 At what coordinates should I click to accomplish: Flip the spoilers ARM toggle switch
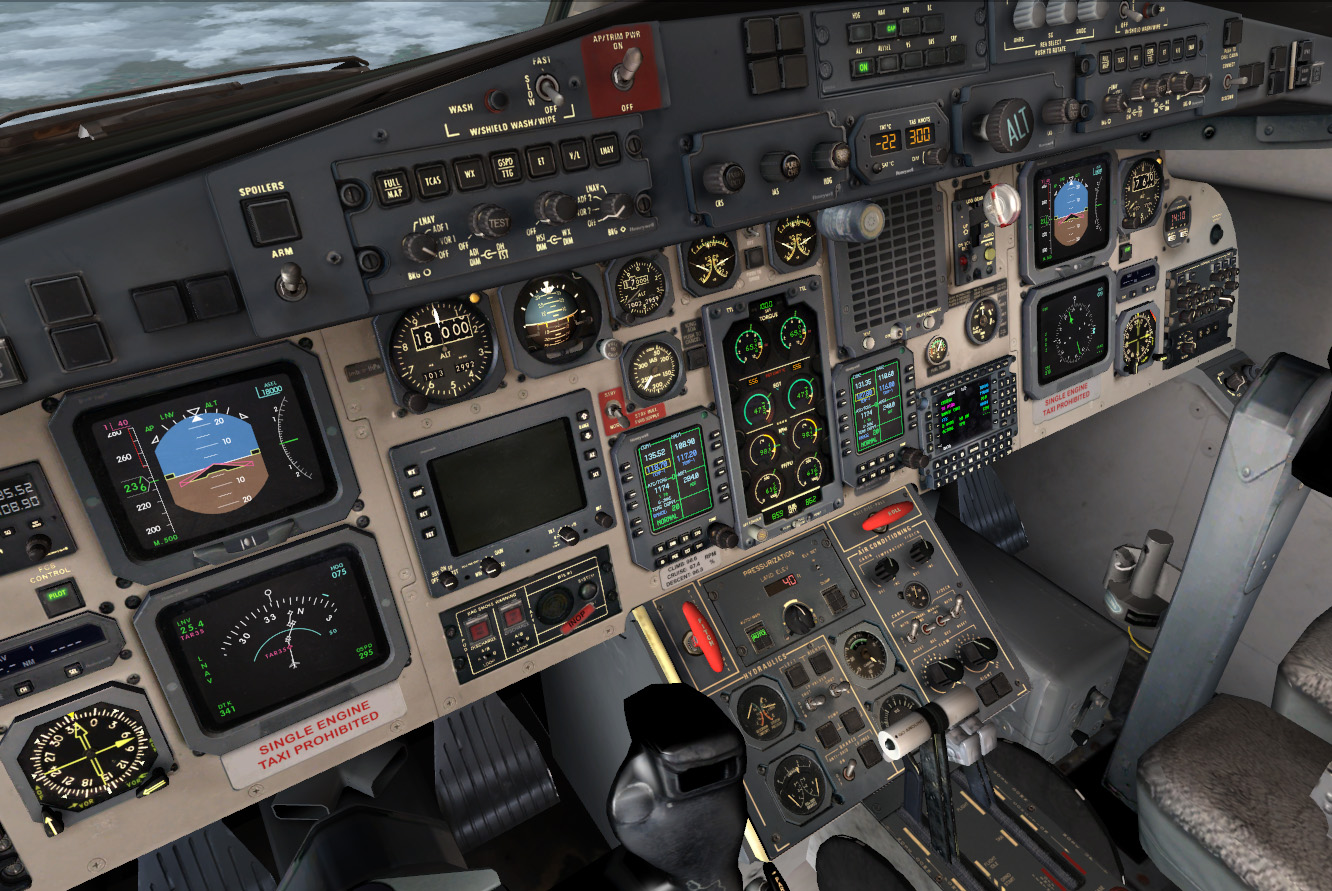pyautogui.click(x=291, y=281)
